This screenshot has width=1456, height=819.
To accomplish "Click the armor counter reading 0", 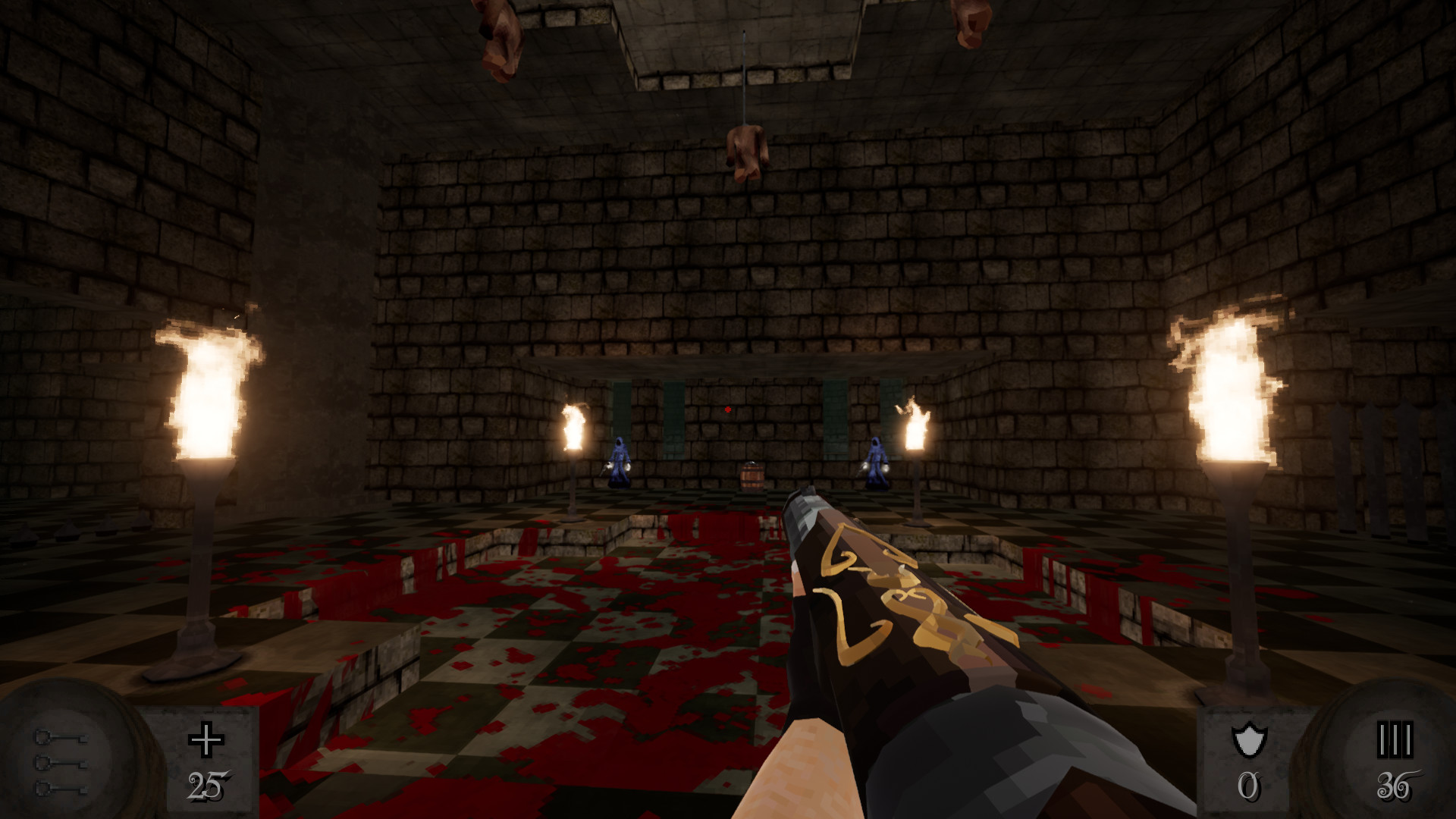I will coord(1250,786).
